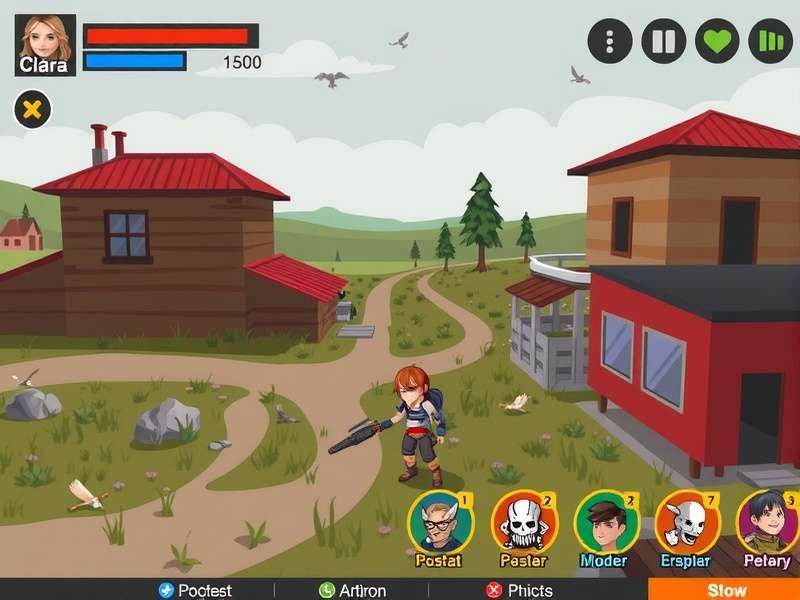Click the green heart button
The height and width of the screenshot is (600, 800).
click(717, 41)
